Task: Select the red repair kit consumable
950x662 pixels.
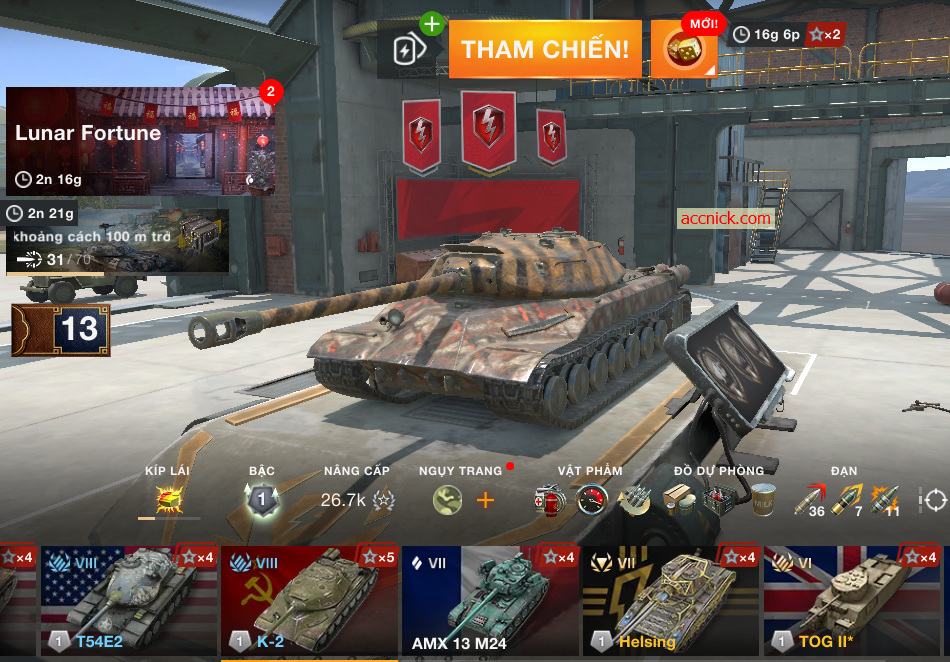Action: pos(550,499)
